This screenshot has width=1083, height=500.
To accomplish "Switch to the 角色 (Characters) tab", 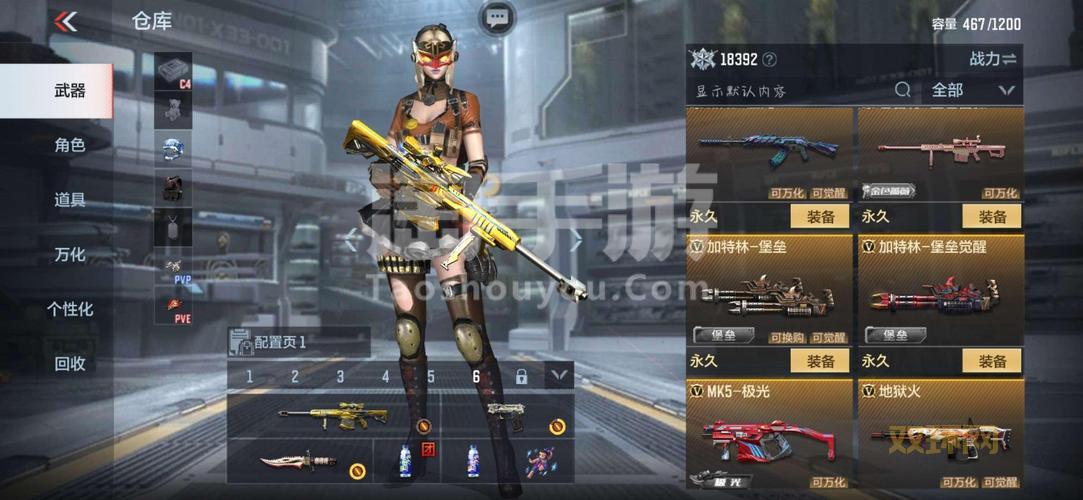I will (69, 145).
